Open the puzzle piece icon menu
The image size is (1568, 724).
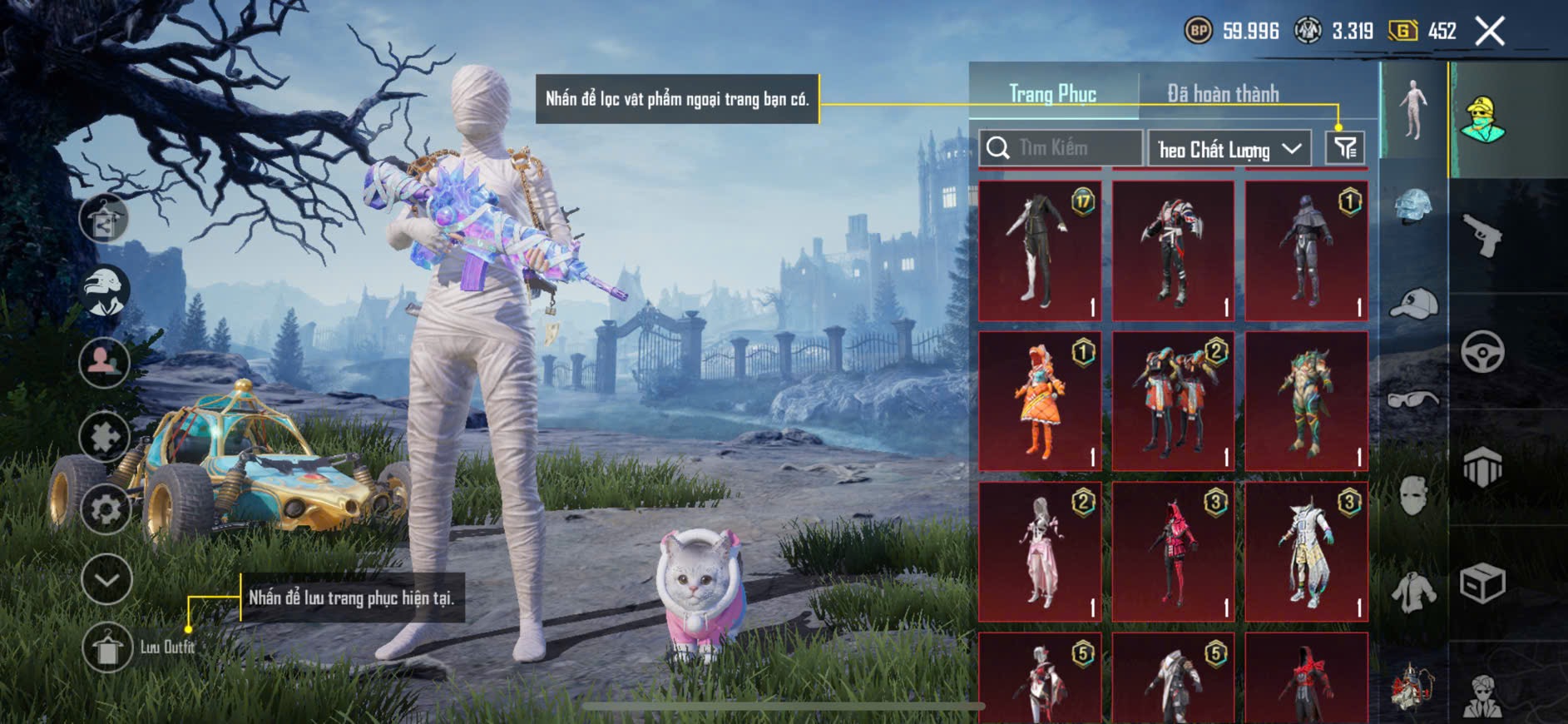pyautogui.click(x=104, y=436)
